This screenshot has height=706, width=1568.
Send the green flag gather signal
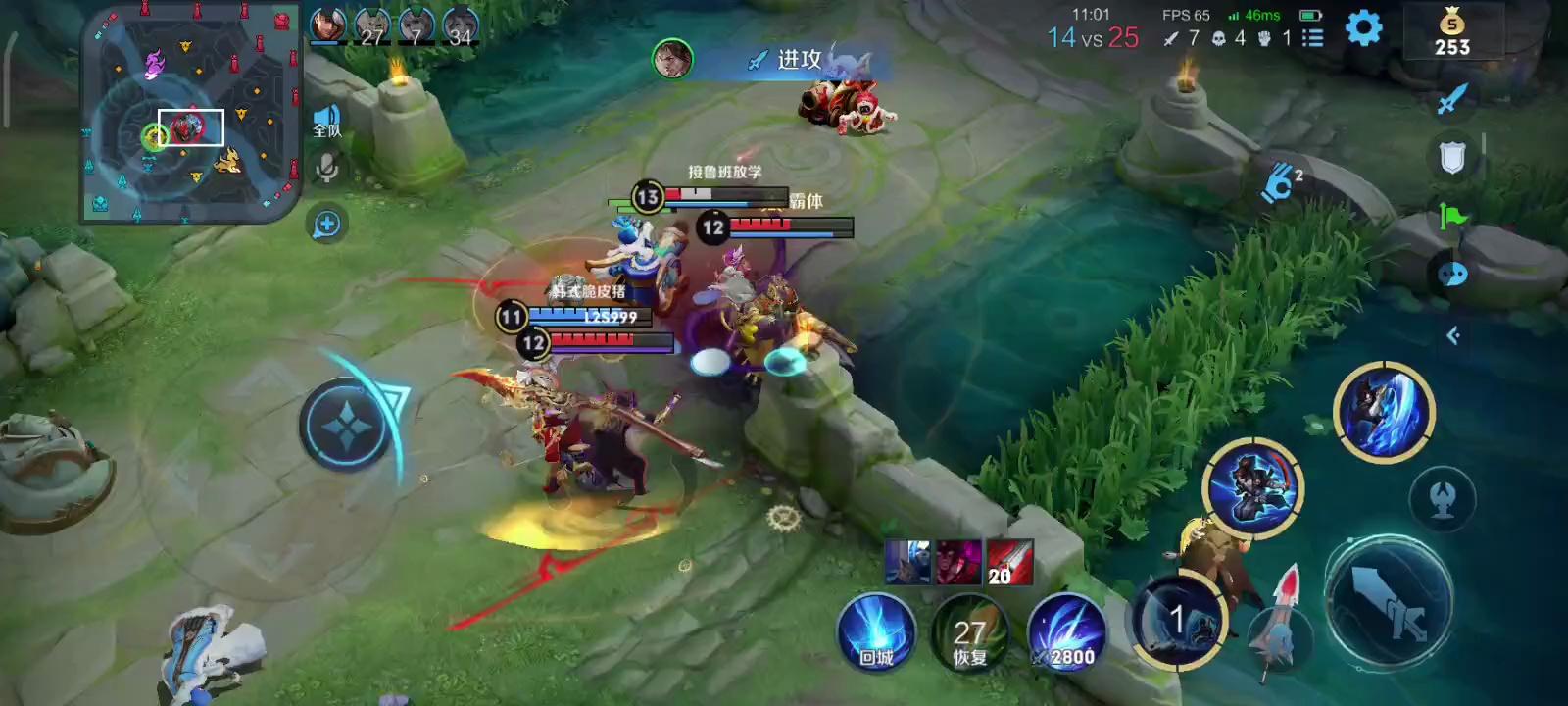click(x=1451, y=216)
